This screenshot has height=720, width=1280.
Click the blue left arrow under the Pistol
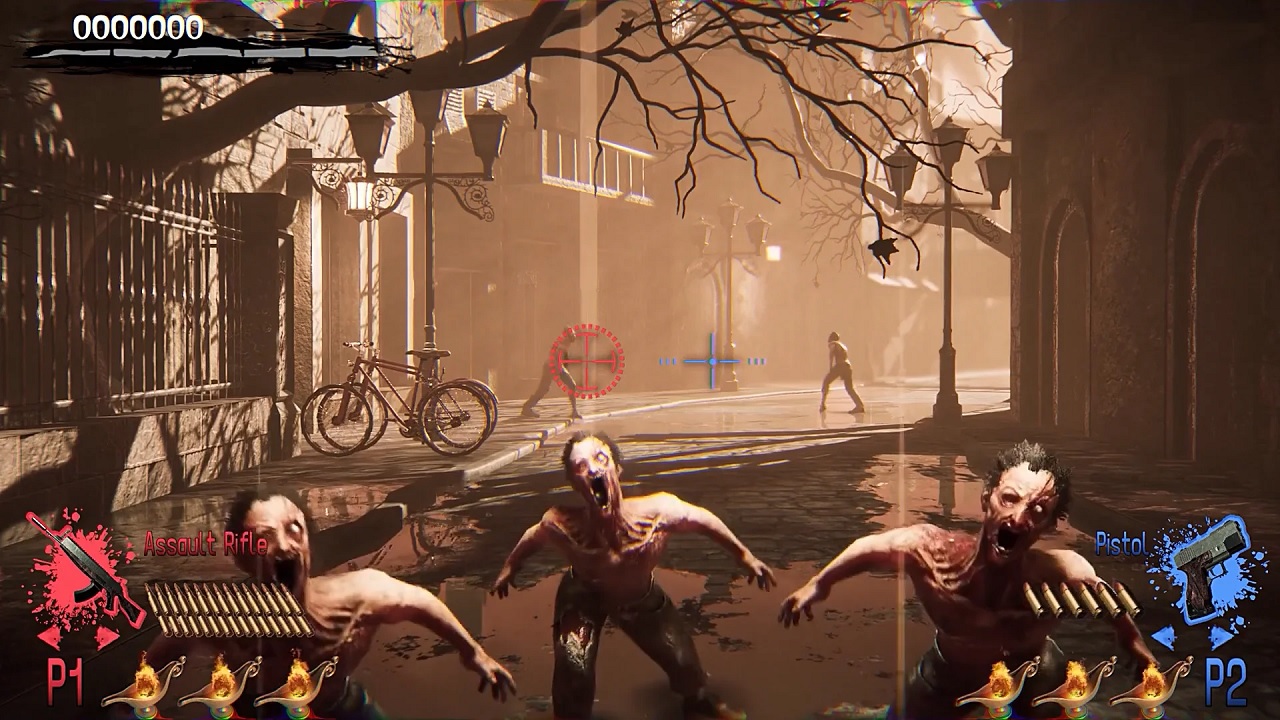point(1164,634)
